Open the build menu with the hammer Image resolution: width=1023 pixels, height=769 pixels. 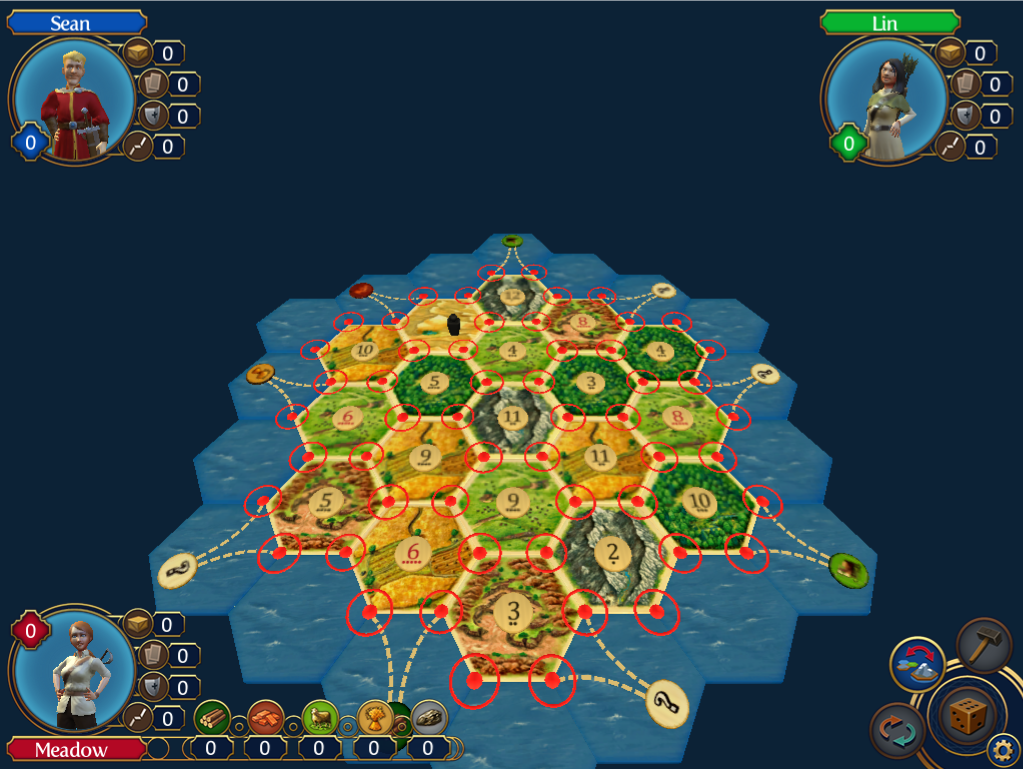click(984, 645)
